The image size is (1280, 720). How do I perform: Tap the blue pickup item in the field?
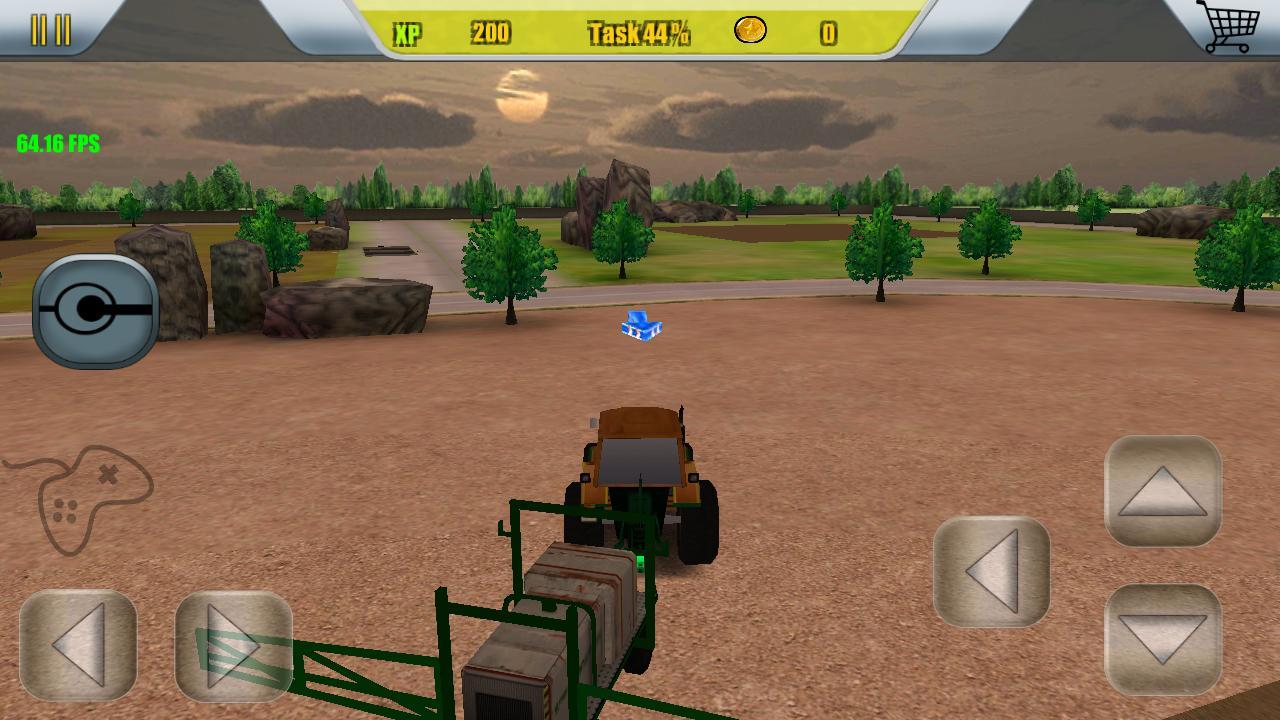[x=640, y=326]
